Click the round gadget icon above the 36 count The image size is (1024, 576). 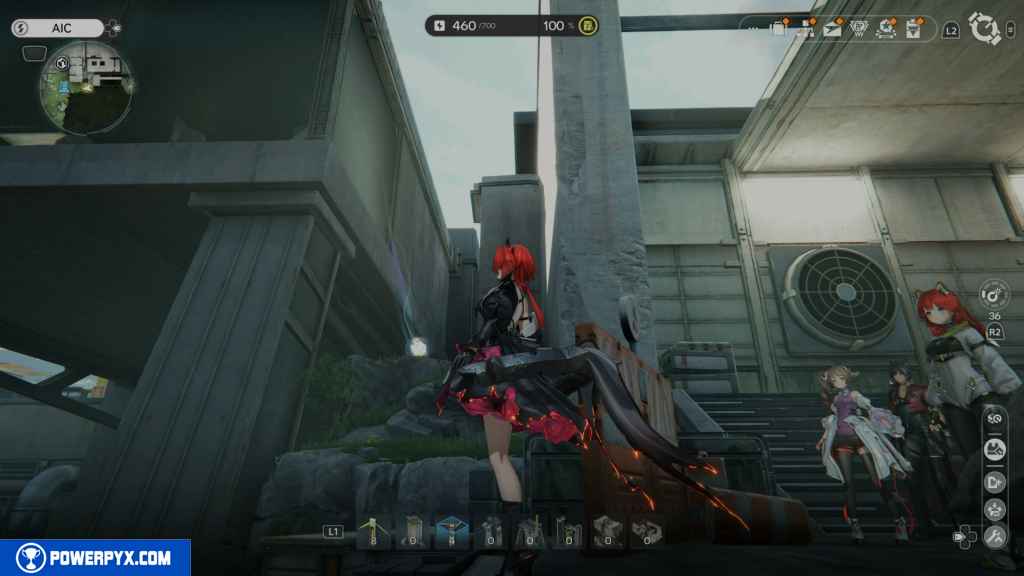click(993, 294)
